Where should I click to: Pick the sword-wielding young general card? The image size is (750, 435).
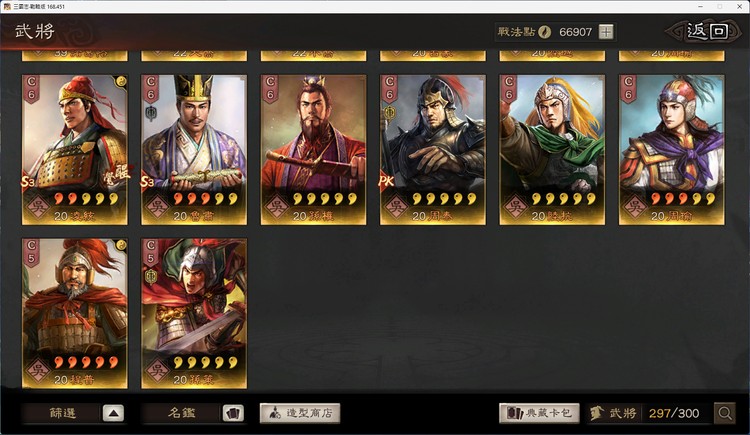pyautogui.click(x=194, y=312)
